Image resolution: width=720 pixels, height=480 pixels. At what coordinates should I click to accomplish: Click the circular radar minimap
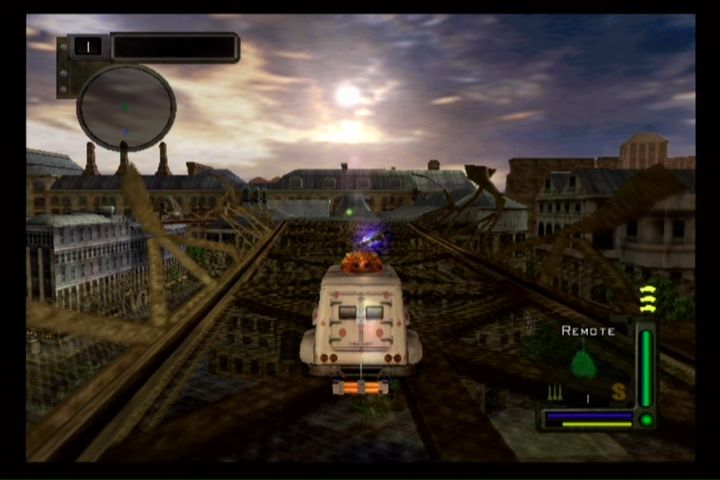point(126,107)
